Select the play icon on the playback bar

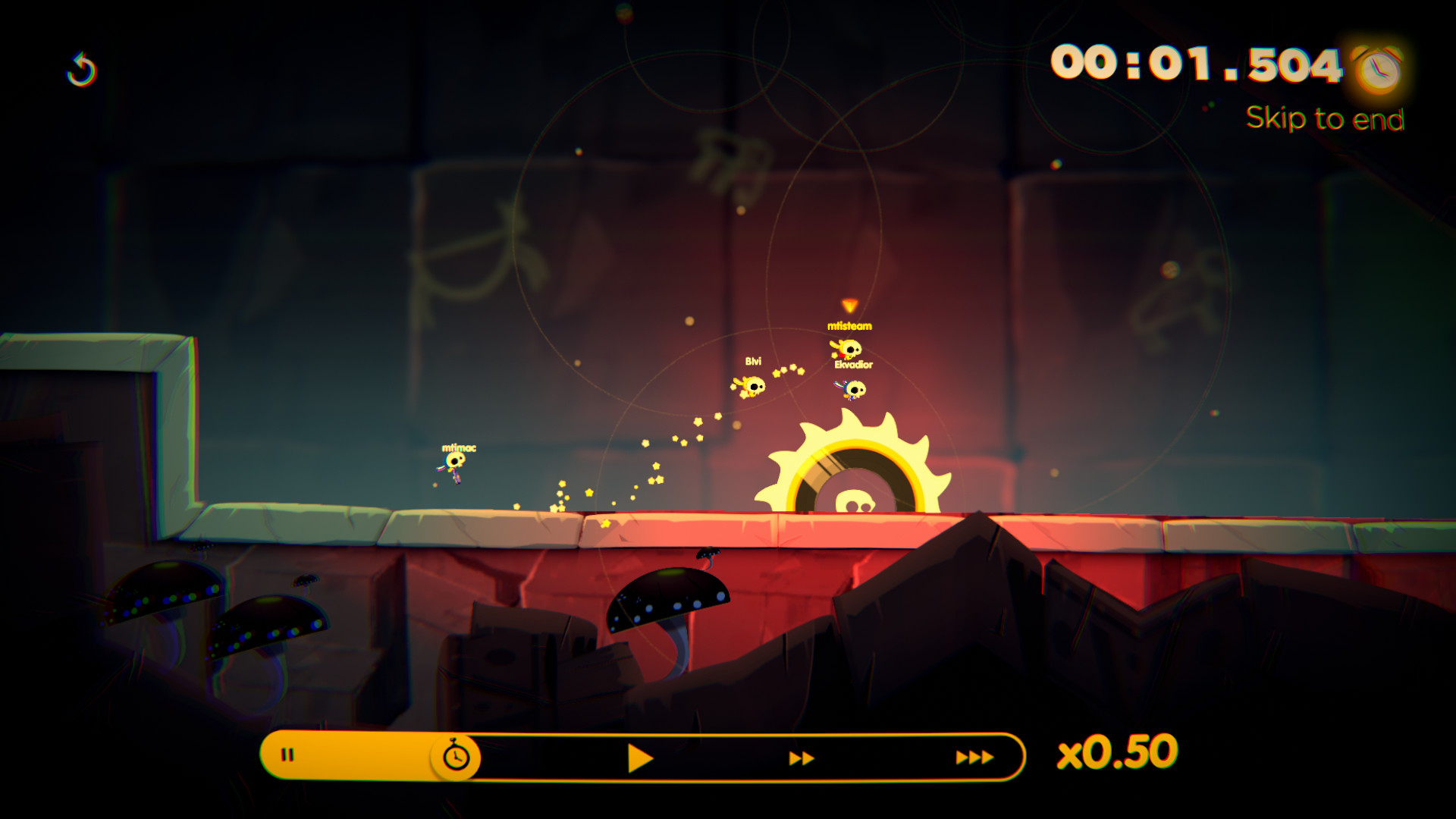click(x=641, y=755)
